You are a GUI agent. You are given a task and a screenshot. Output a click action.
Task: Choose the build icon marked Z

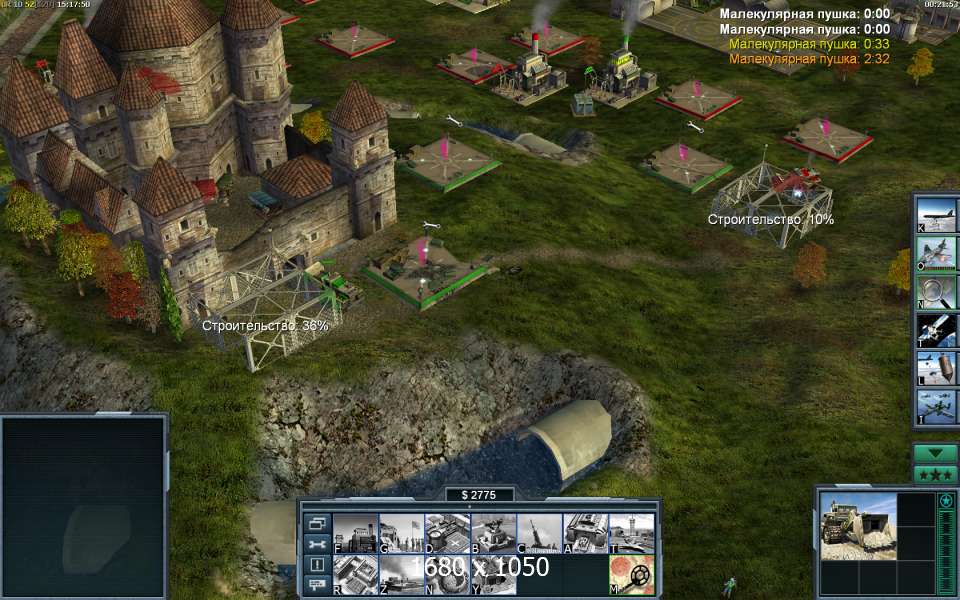pos(401,574)
